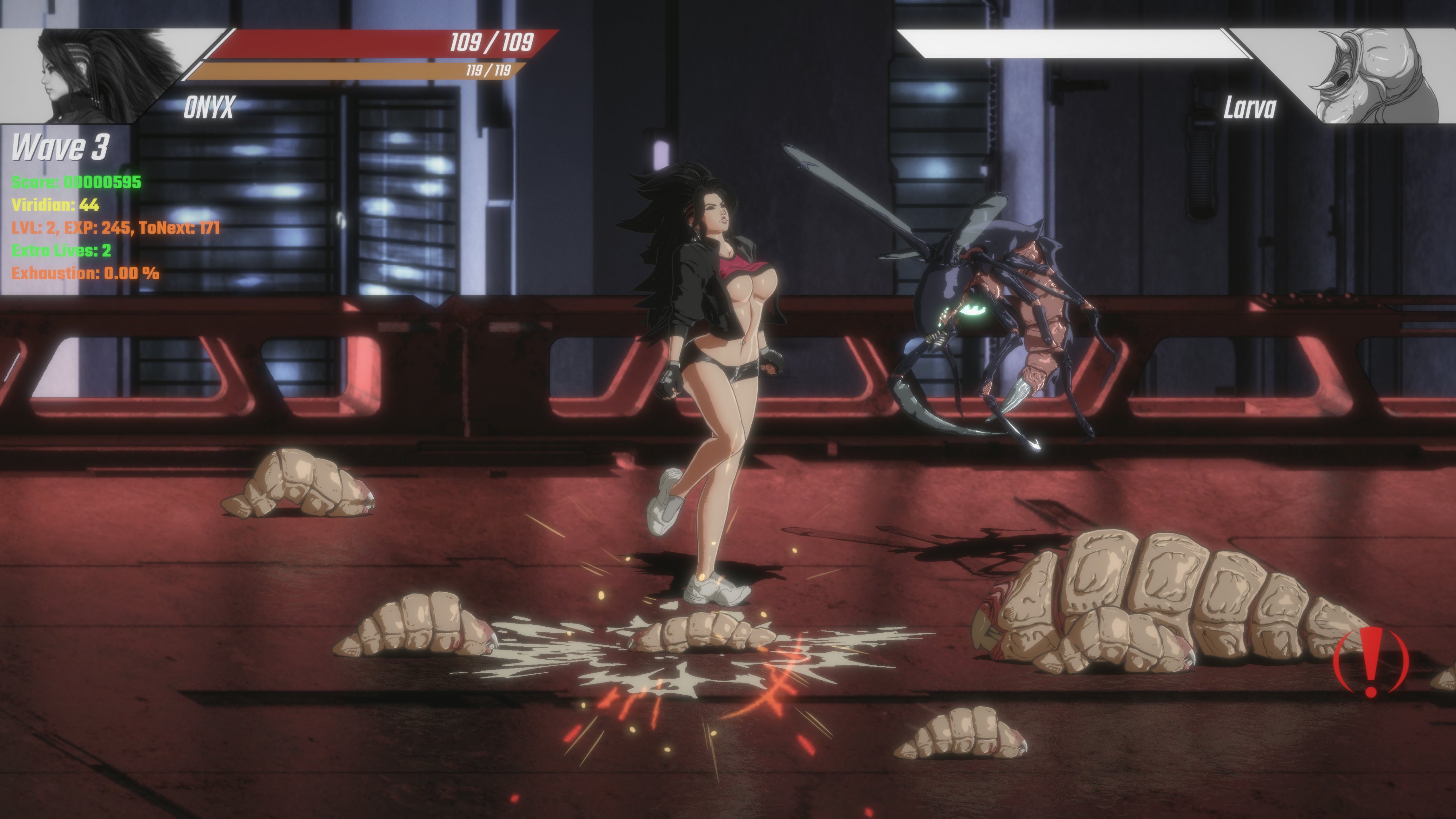Click the red exclamation warning indicator
Image resolution: width=1456 pixels, height=819 pixels.
coord(1370,662)
